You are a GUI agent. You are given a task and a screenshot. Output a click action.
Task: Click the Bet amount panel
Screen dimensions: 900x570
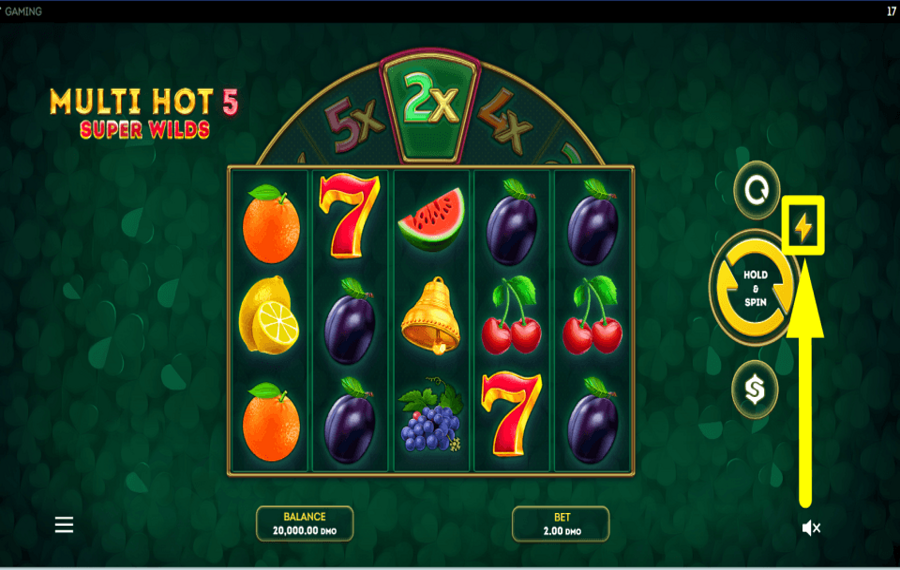(x=560, y=524)
